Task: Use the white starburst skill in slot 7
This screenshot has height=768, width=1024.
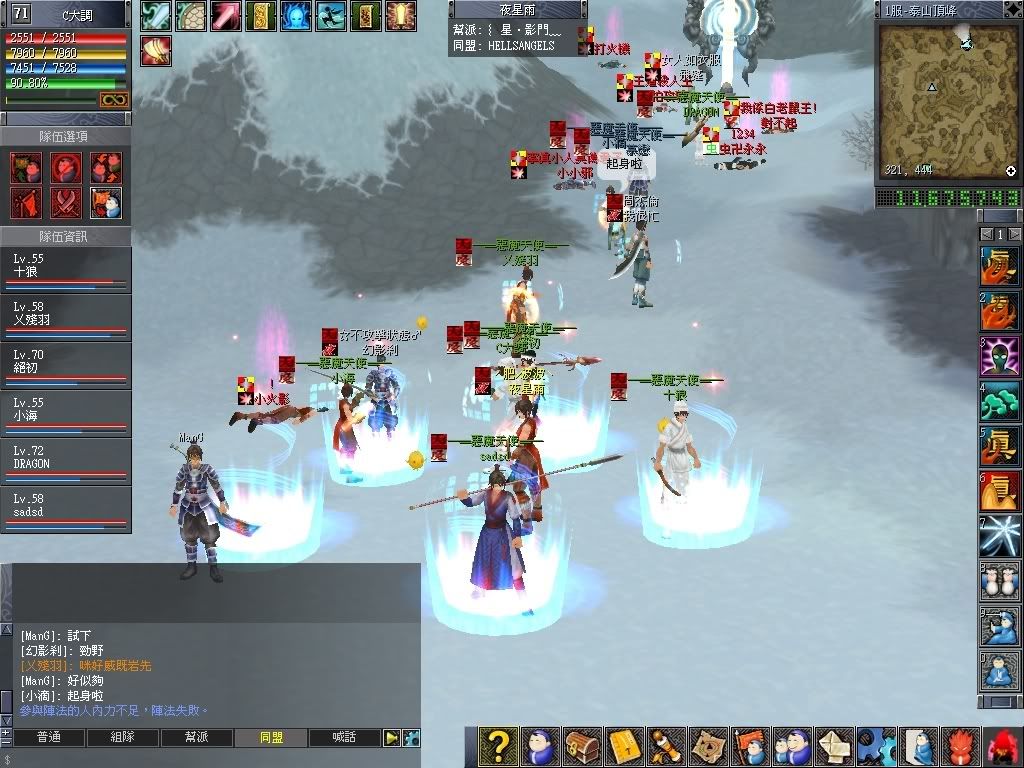Action: (1000, 536)
